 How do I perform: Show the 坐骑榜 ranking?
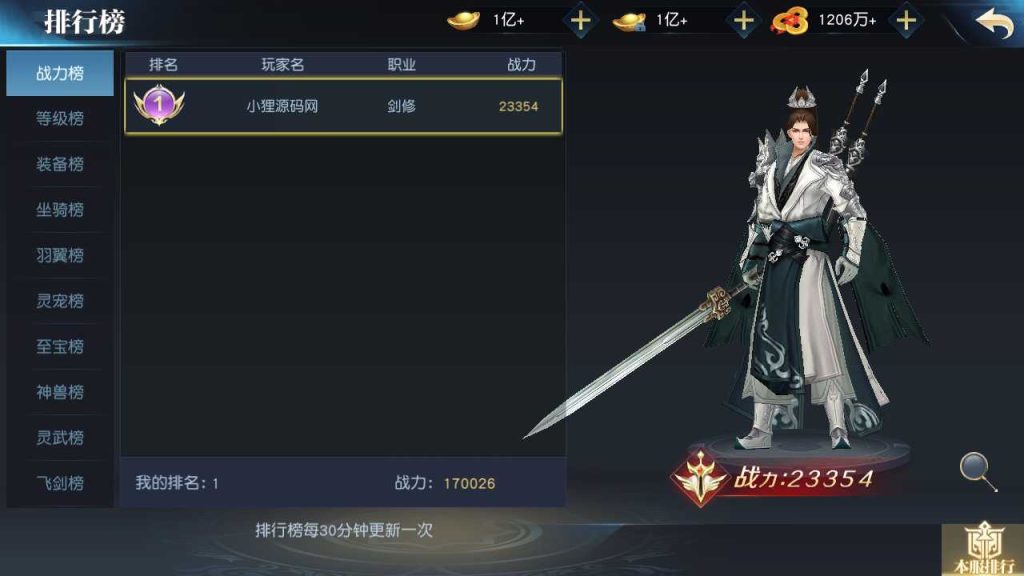pyautogui.click(x=60, y=210)
